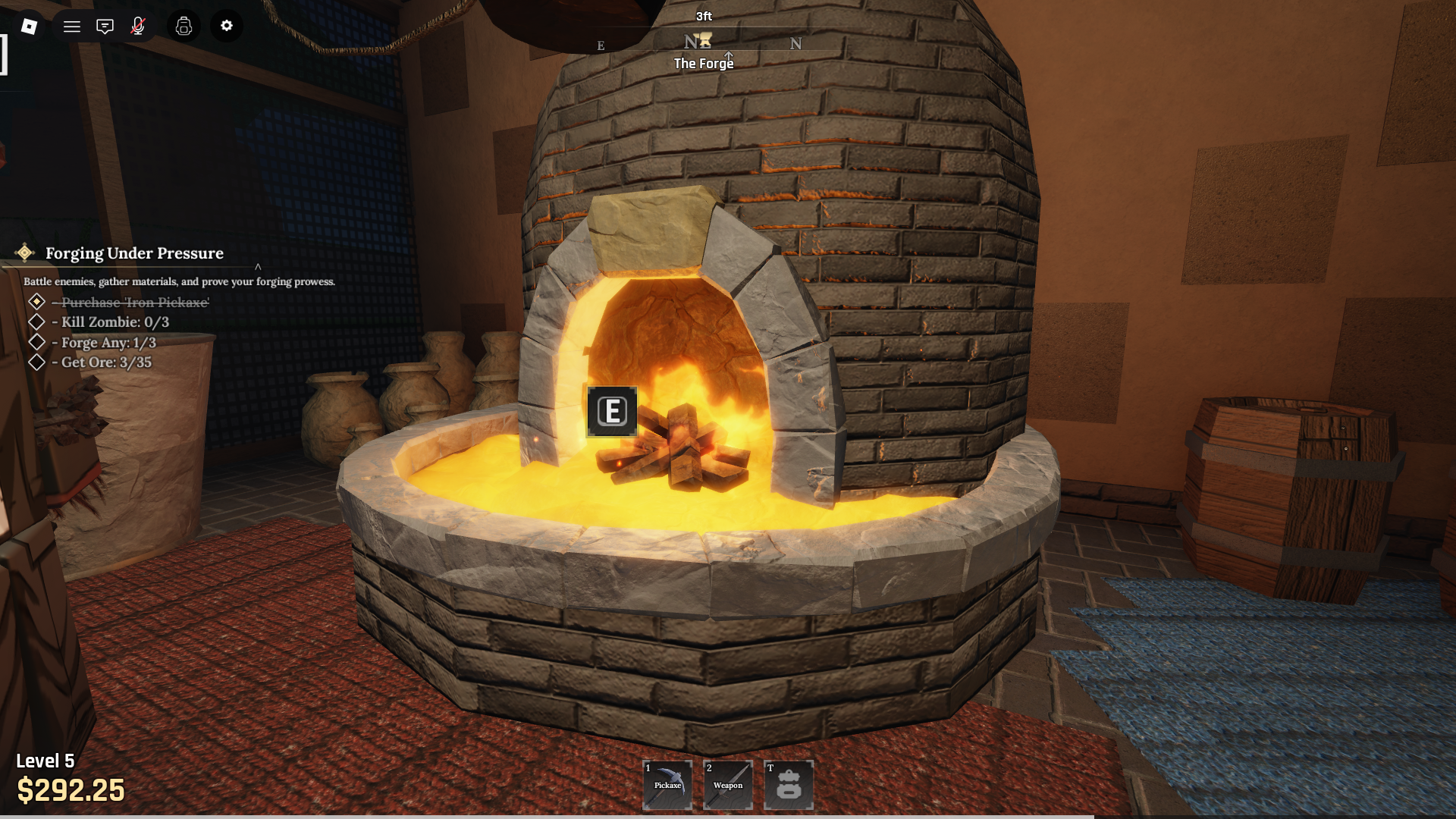Select the Weapon hotbar slot

[x=728, y=785]
